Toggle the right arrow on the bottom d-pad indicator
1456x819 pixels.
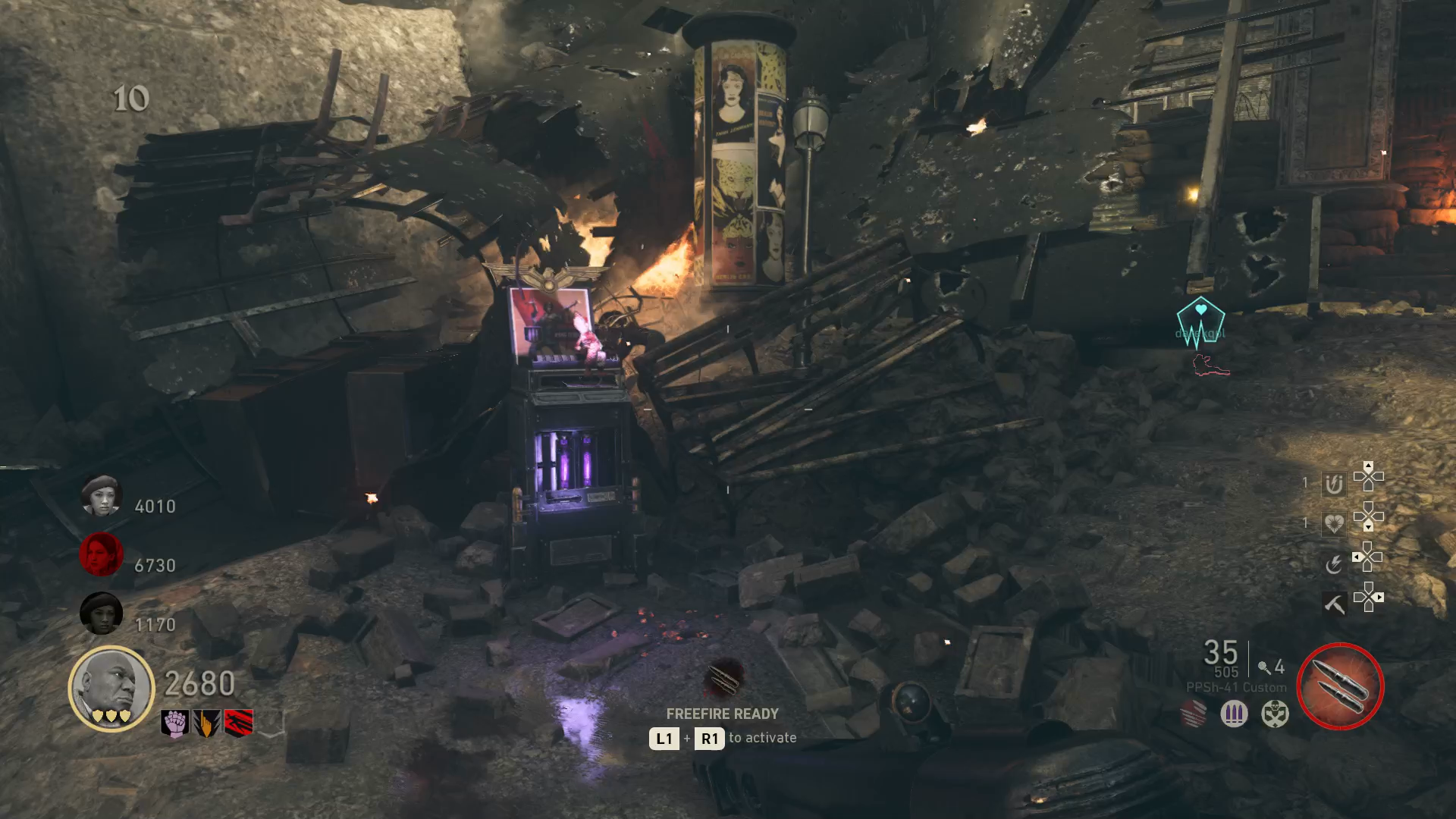point(1379,596)
